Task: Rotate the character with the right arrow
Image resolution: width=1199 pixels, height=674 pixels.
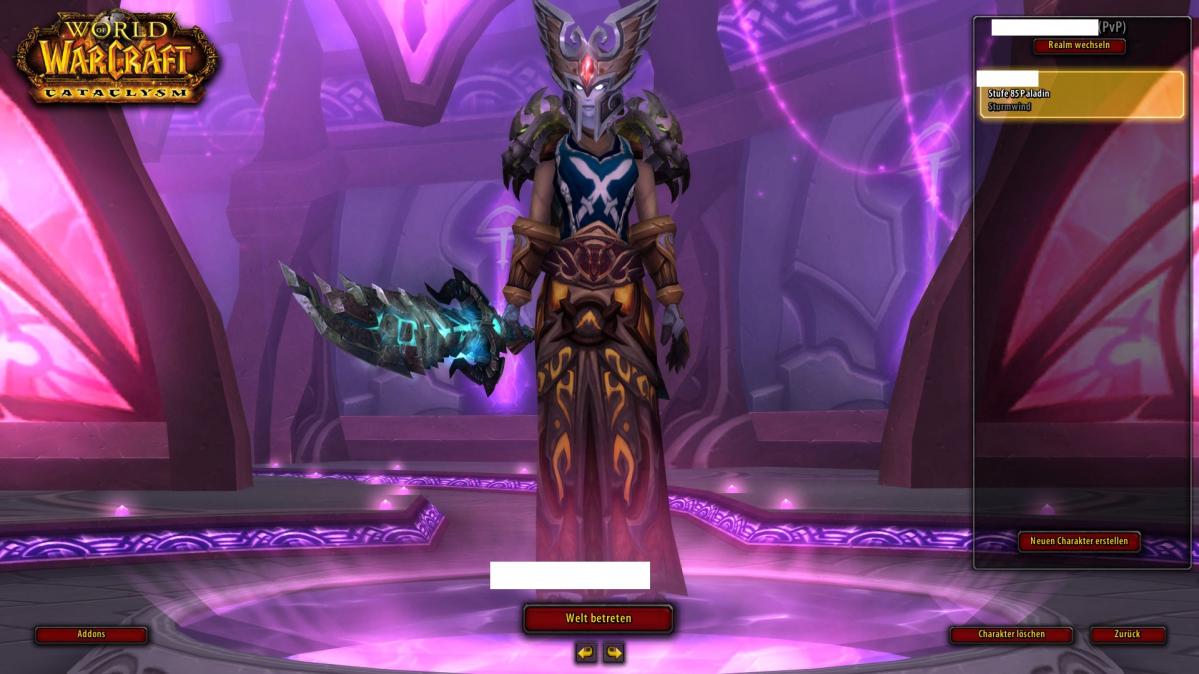Action: [x=613, y=653]
